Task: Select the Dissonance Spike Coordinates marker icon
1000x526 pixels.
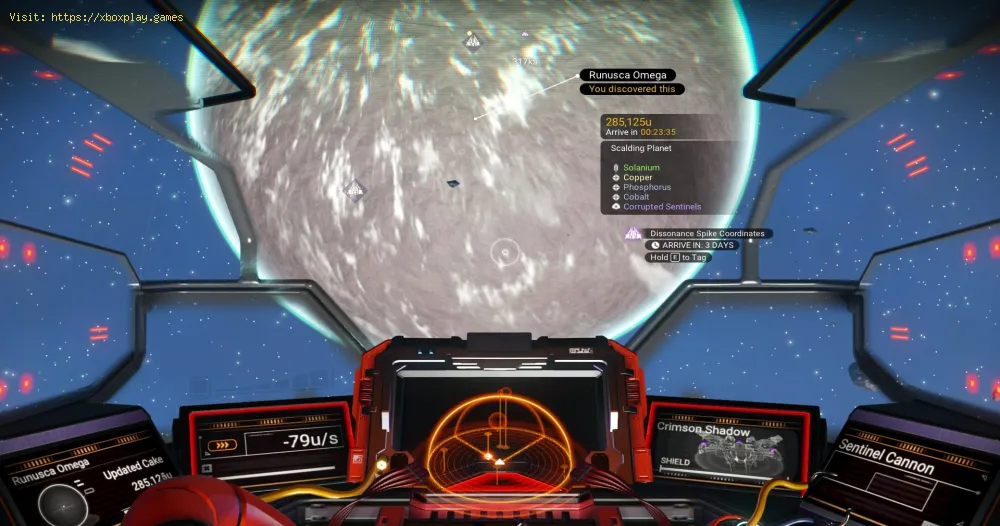Action: tap(632, 234)
